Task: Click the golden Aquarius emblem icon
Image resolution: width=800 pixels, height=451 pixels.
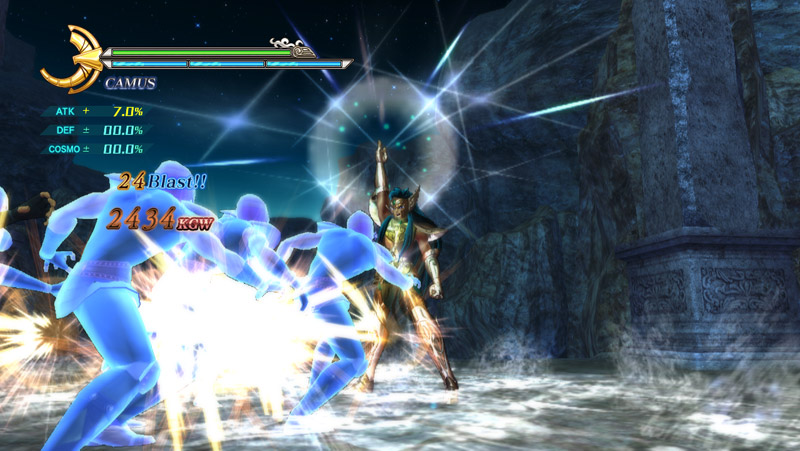Action: pyautogui.click(x=71, y=59)
